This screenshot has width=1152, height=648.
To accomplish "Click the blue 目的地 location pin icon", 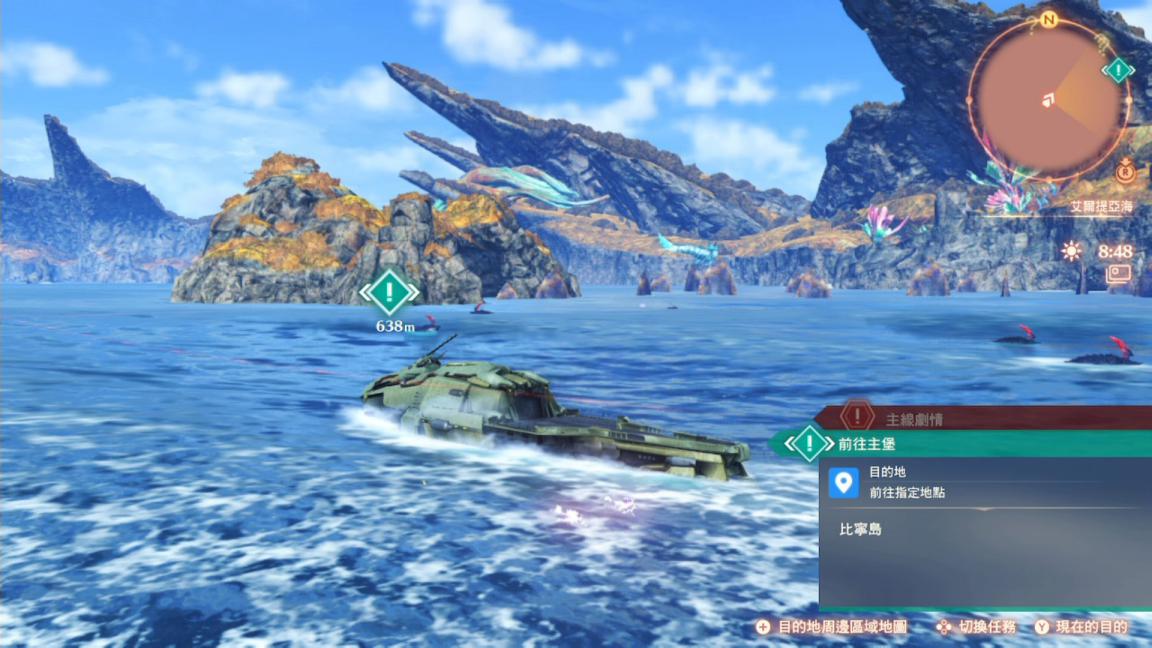I will (x=844, y=482).
